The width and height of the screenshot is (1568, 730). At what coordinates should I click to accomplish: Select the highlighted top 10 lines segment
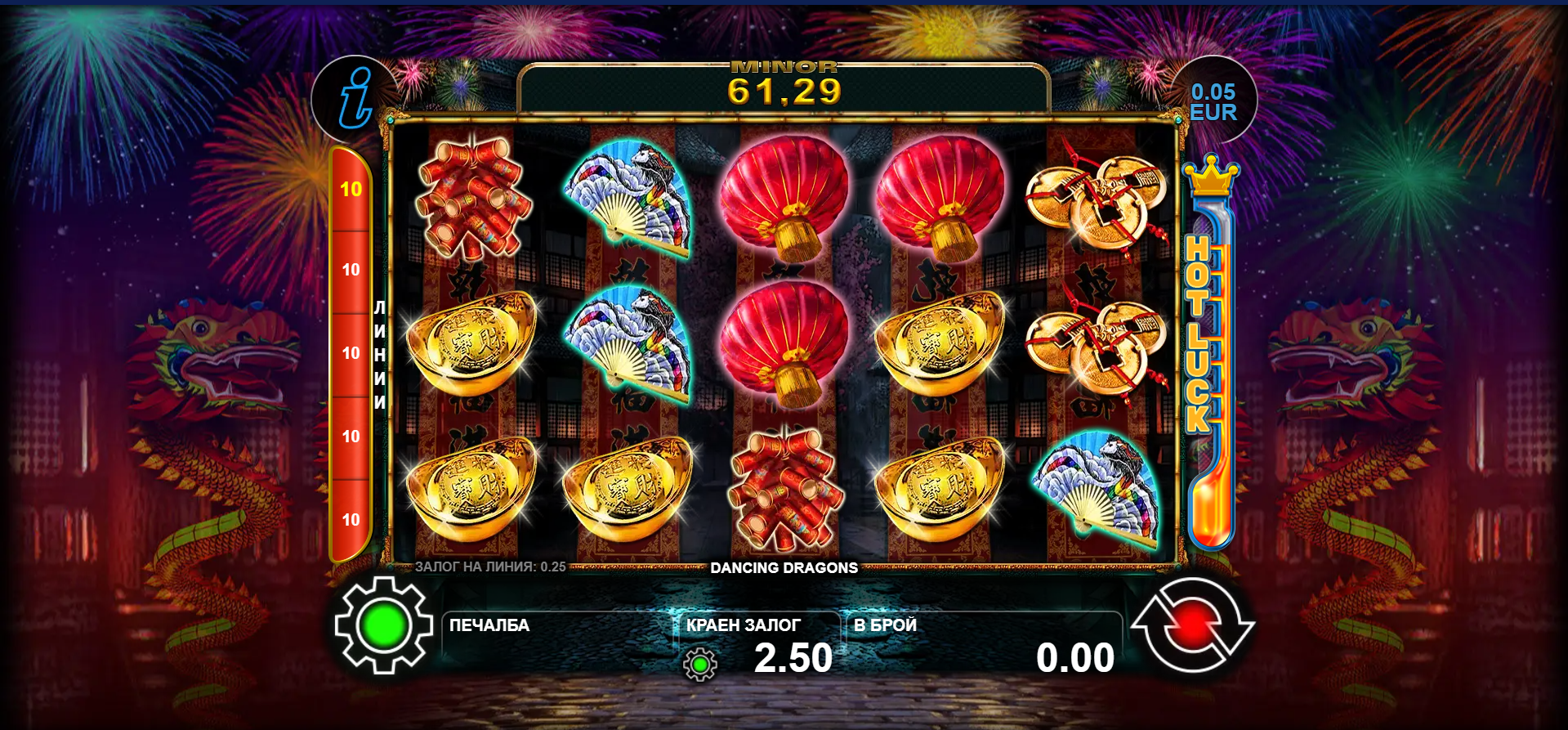pos(351,190)
